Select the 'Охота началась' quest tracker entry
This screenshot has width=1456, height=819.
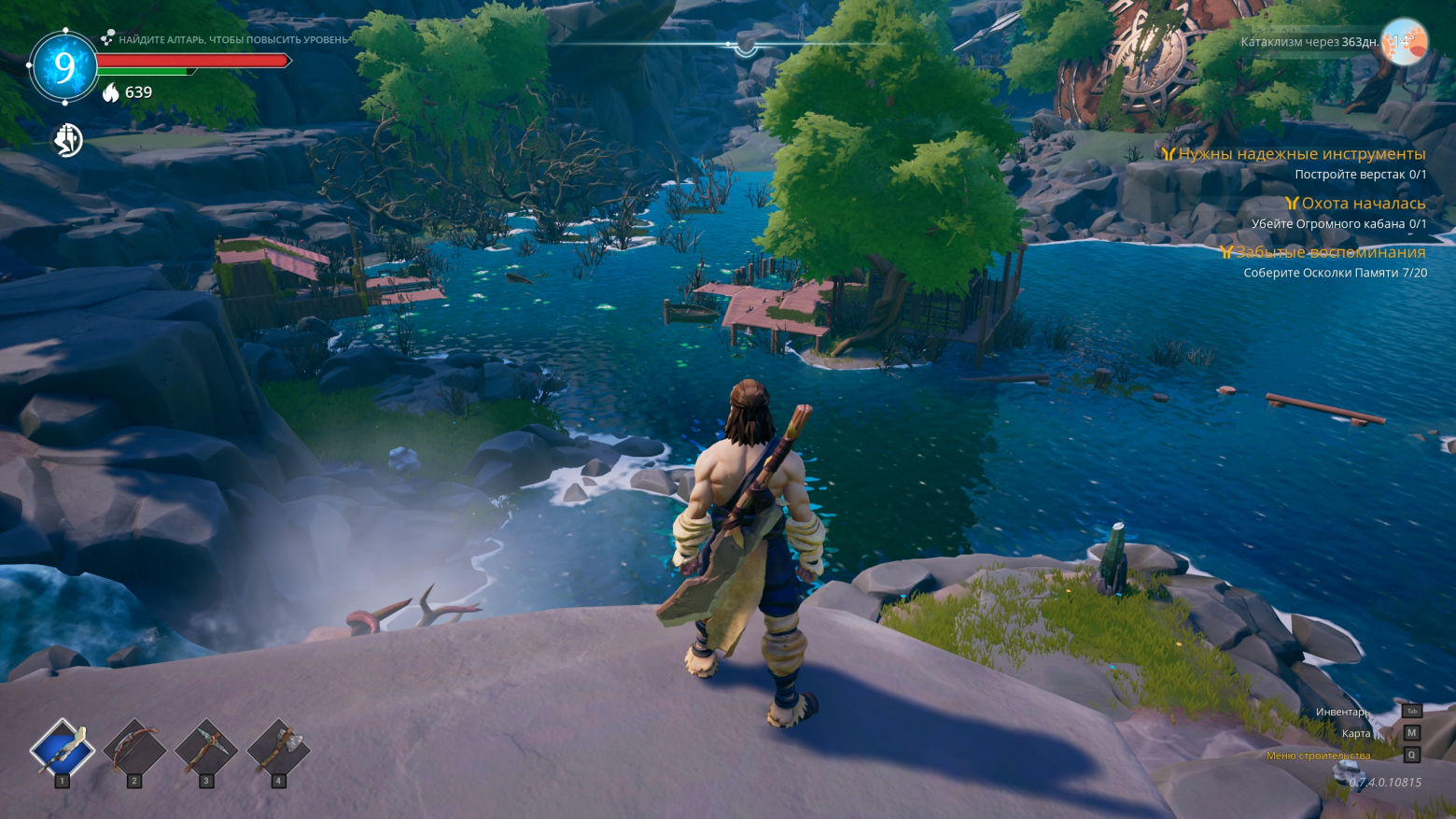coord(1363,204)
